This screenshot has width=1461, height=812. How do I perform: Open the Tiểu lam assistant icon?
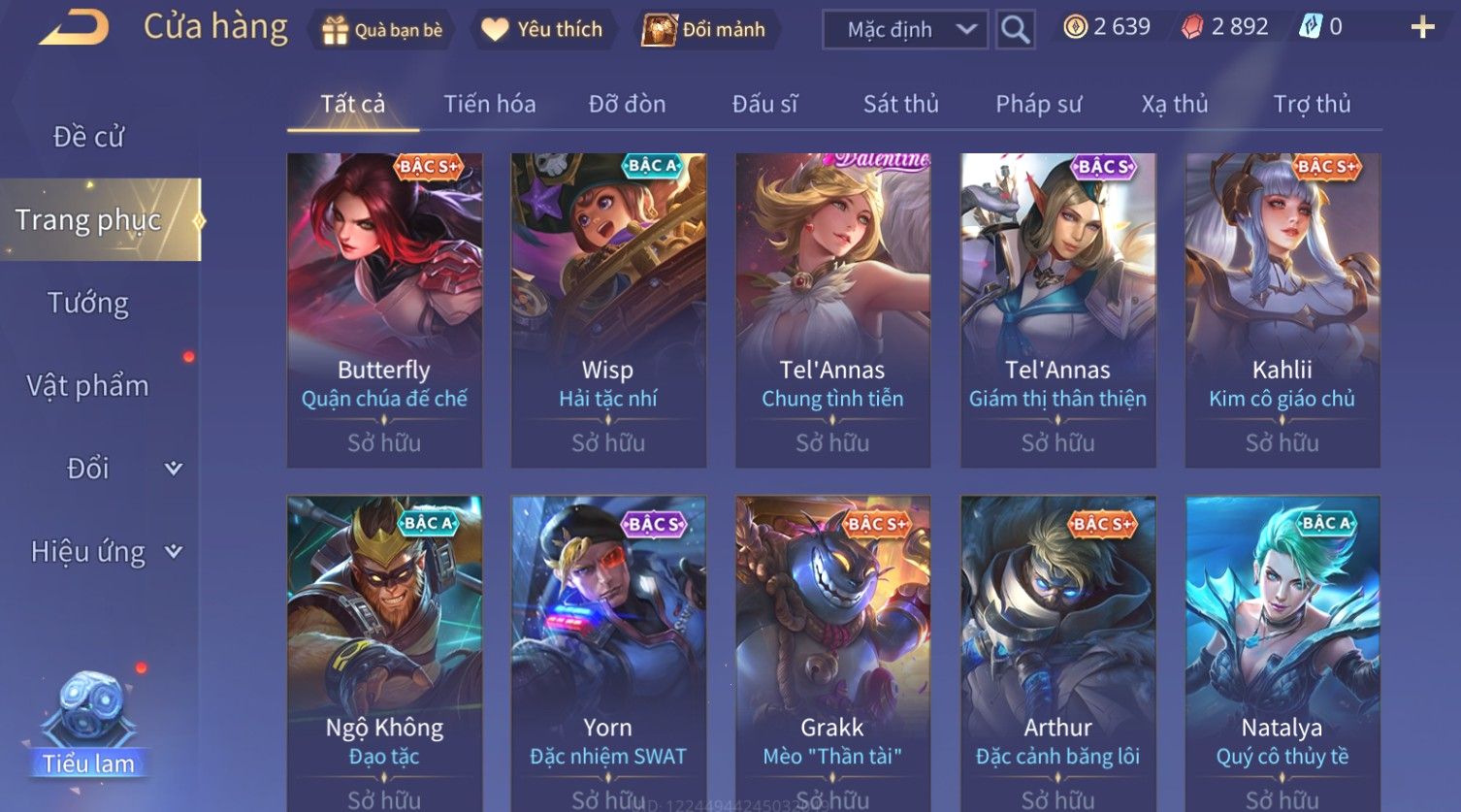[89, 723]
